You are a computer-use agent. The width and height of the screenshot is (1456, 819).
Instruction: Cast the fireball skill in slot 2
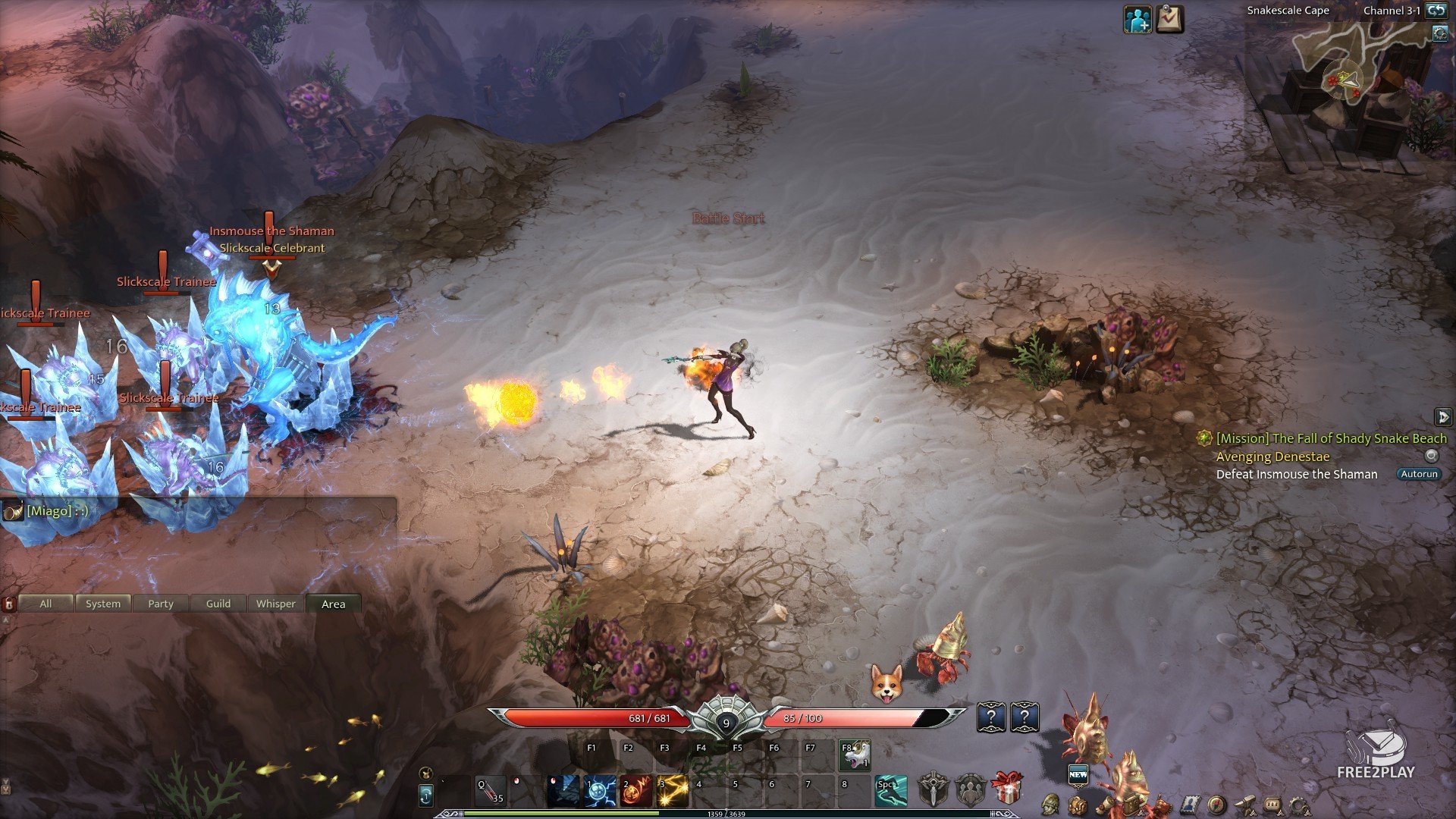636,791
